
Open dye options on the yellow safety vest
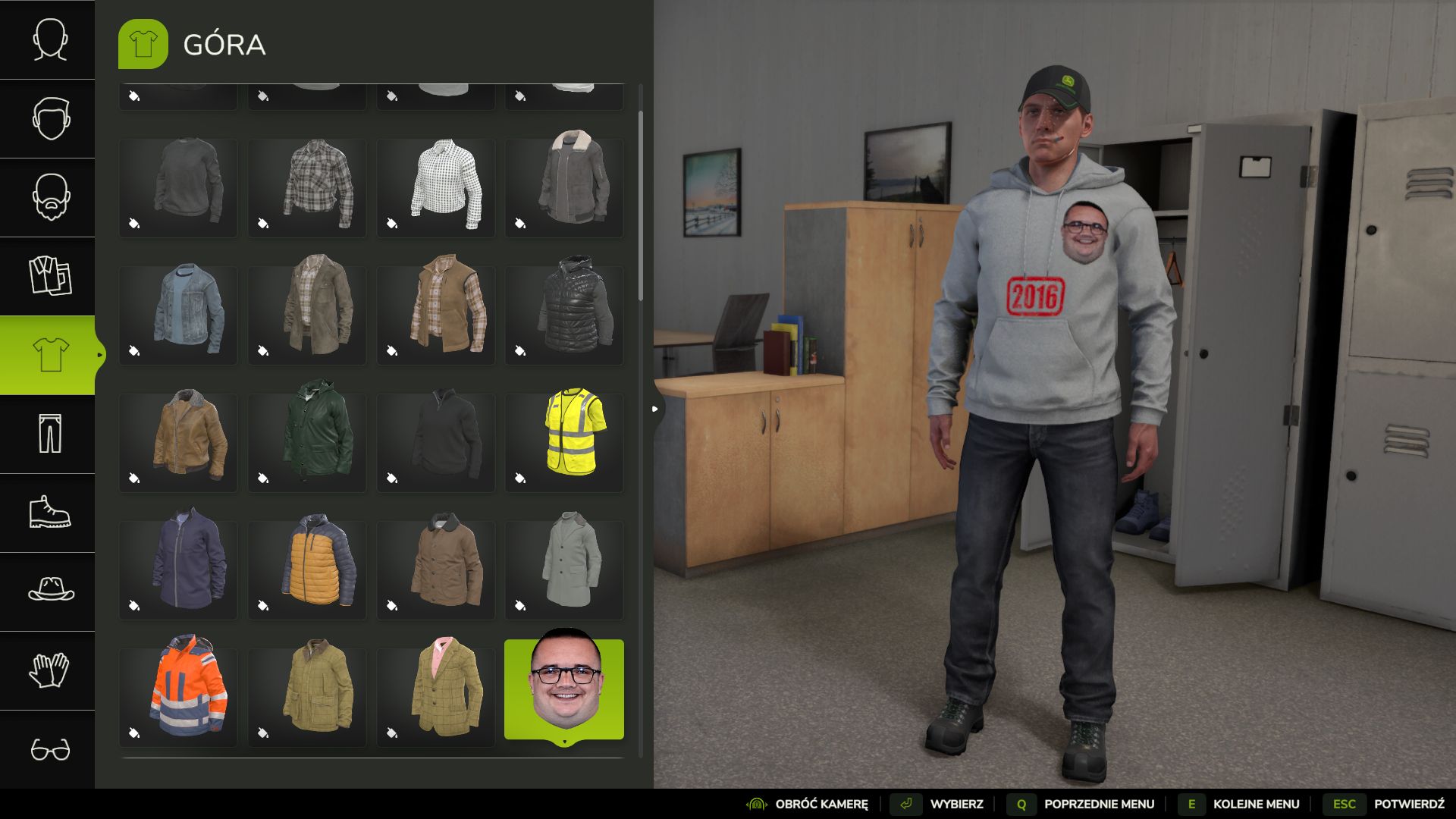tap(519, 478)
